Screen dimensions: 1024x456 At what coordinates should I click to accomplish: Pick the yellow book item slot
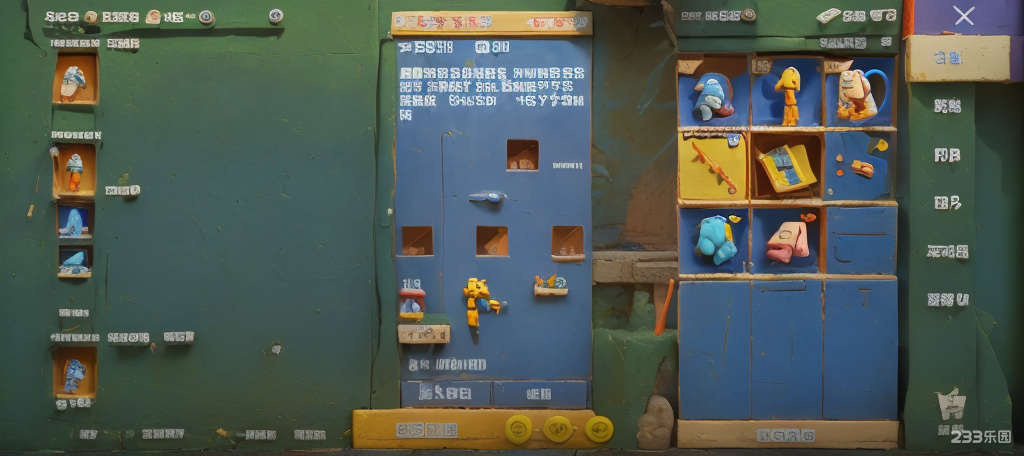(x=786, y=165)
